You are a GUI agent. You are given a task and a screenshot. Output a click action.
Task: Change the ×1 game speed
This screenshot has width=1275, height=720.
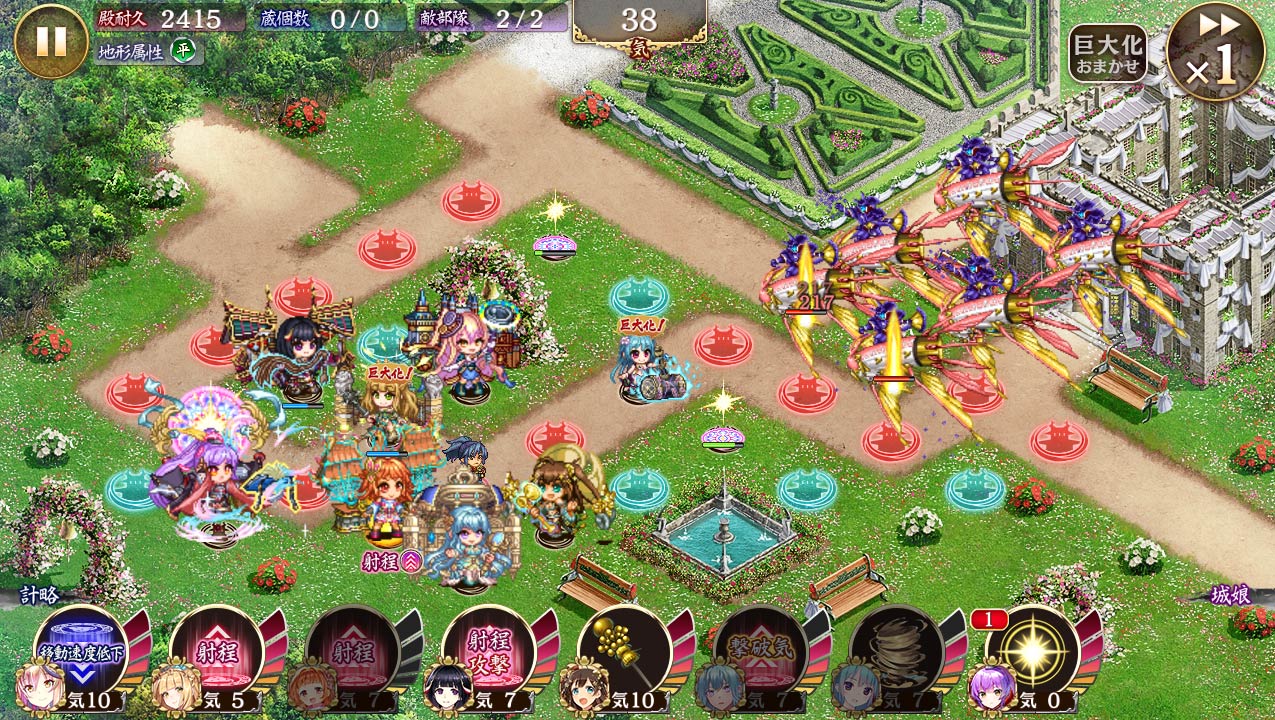click(x=1214, y=52)
